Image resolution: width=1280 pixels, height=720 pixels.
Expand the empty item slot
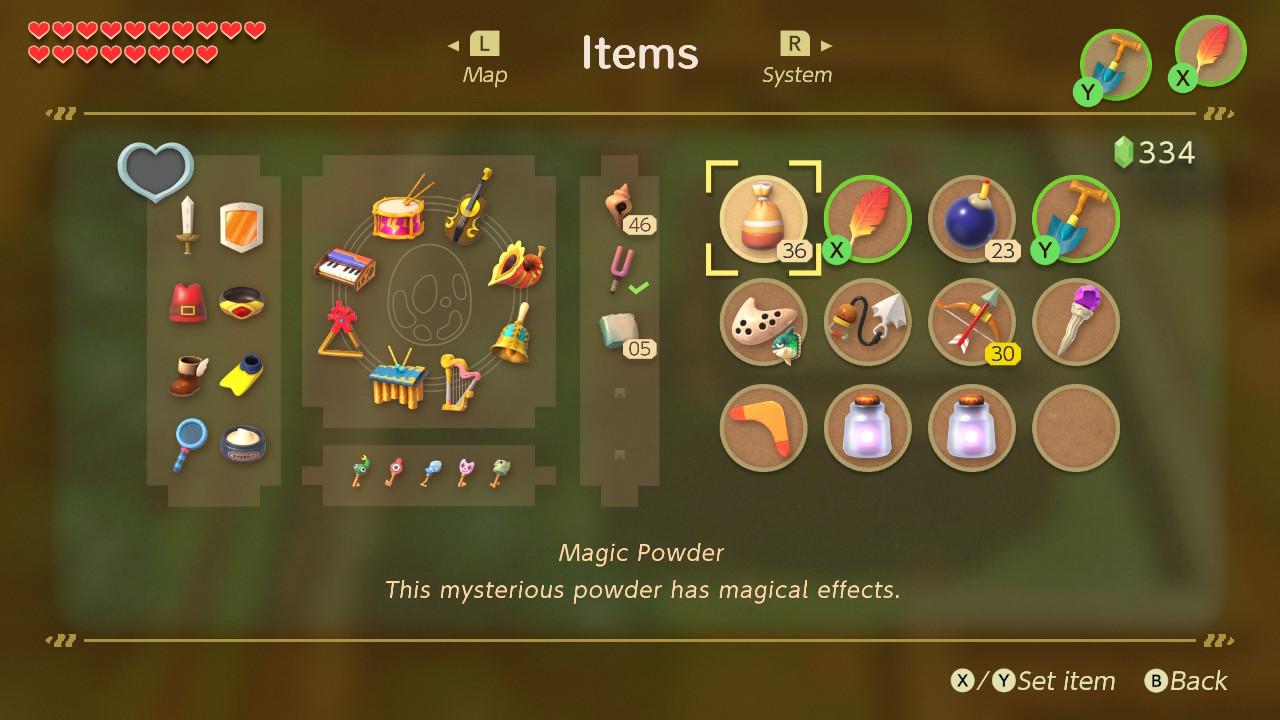click(1075, 427)
